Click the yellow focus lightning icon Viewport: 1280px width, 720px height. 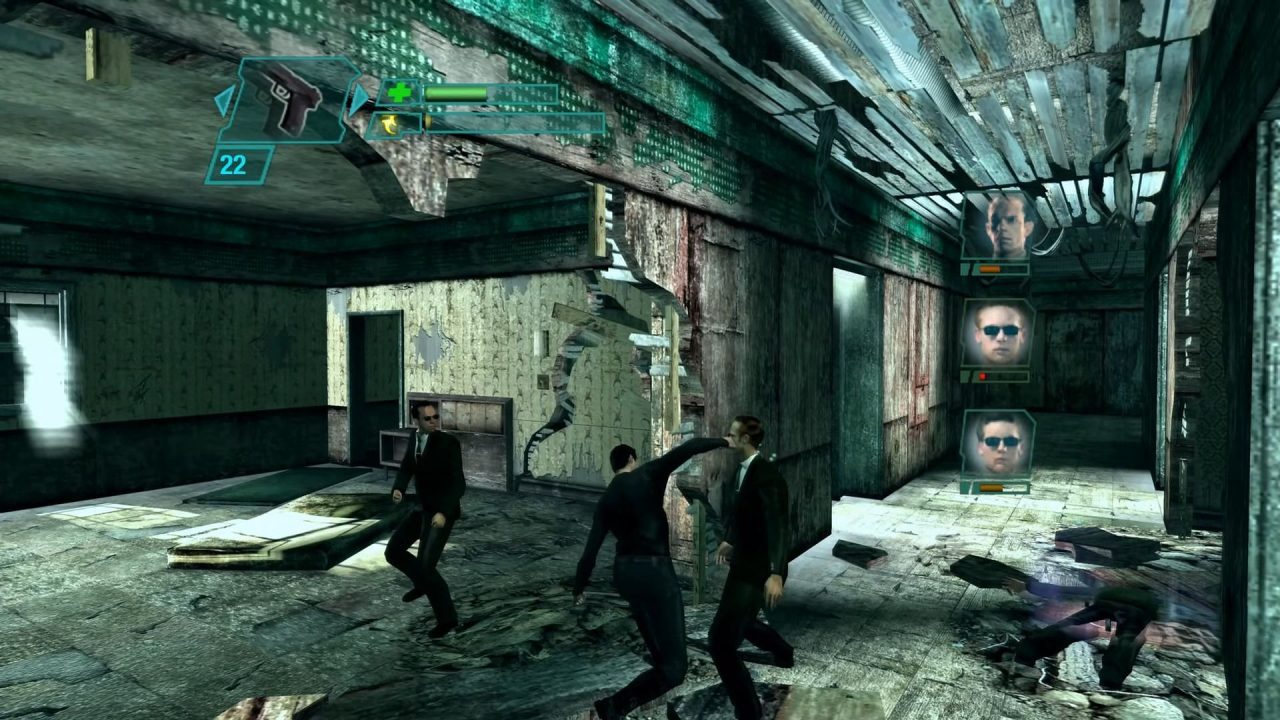pos(390,124)
